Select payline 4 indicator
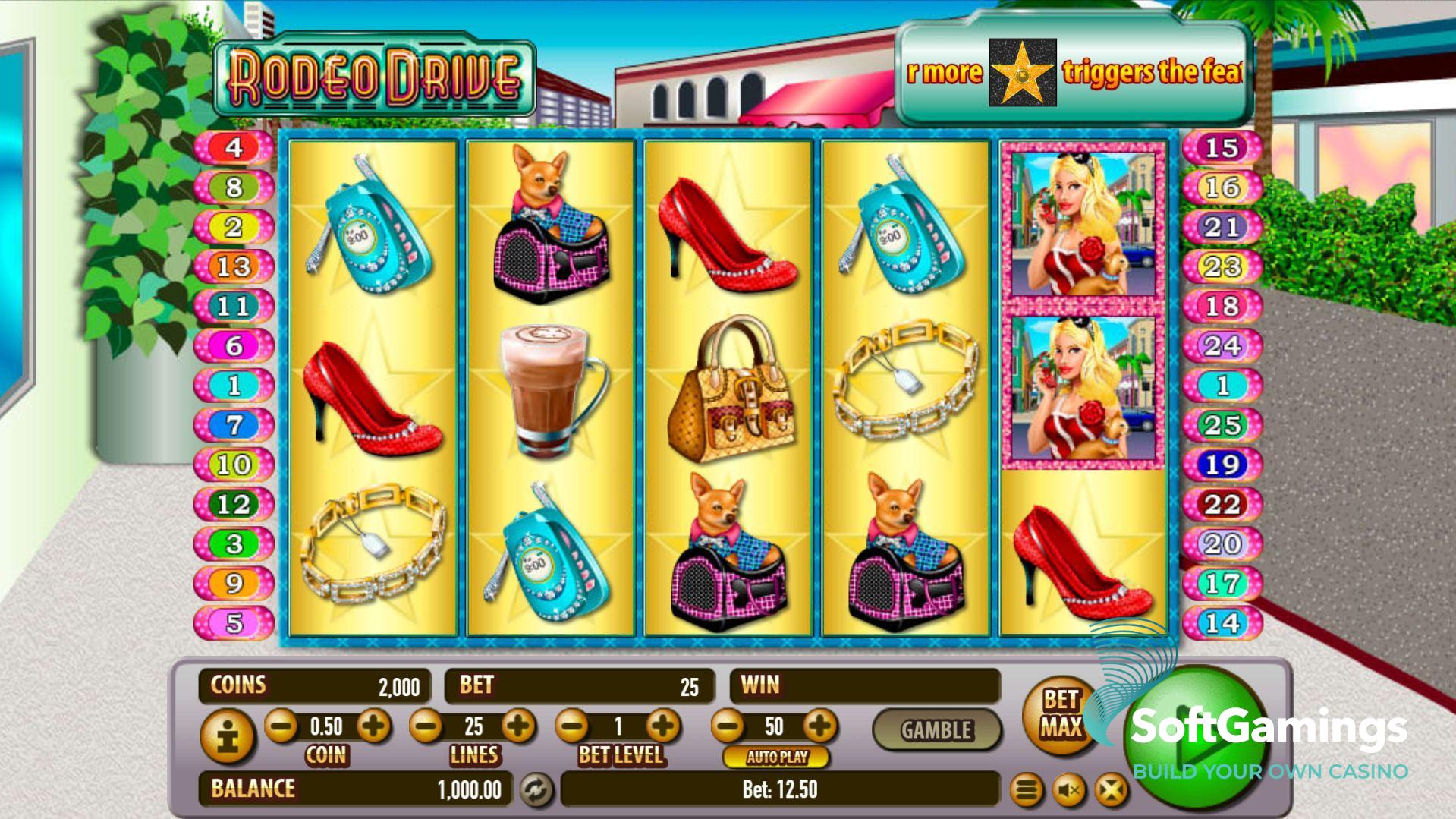Viewport: 1456px width, 819px height. 234,147
